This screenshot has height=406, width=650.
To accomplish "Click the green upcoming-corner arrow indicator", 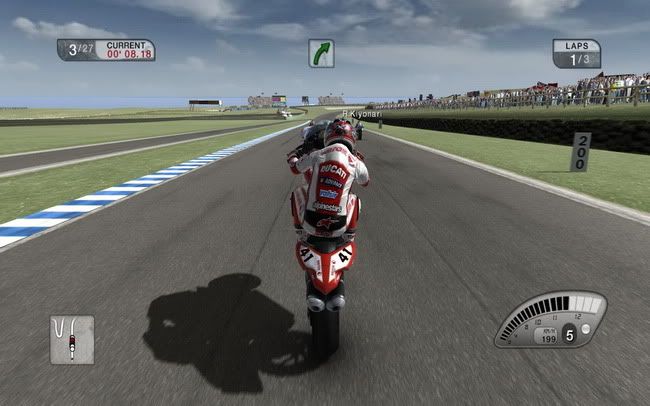I will [x=321, y=53].
